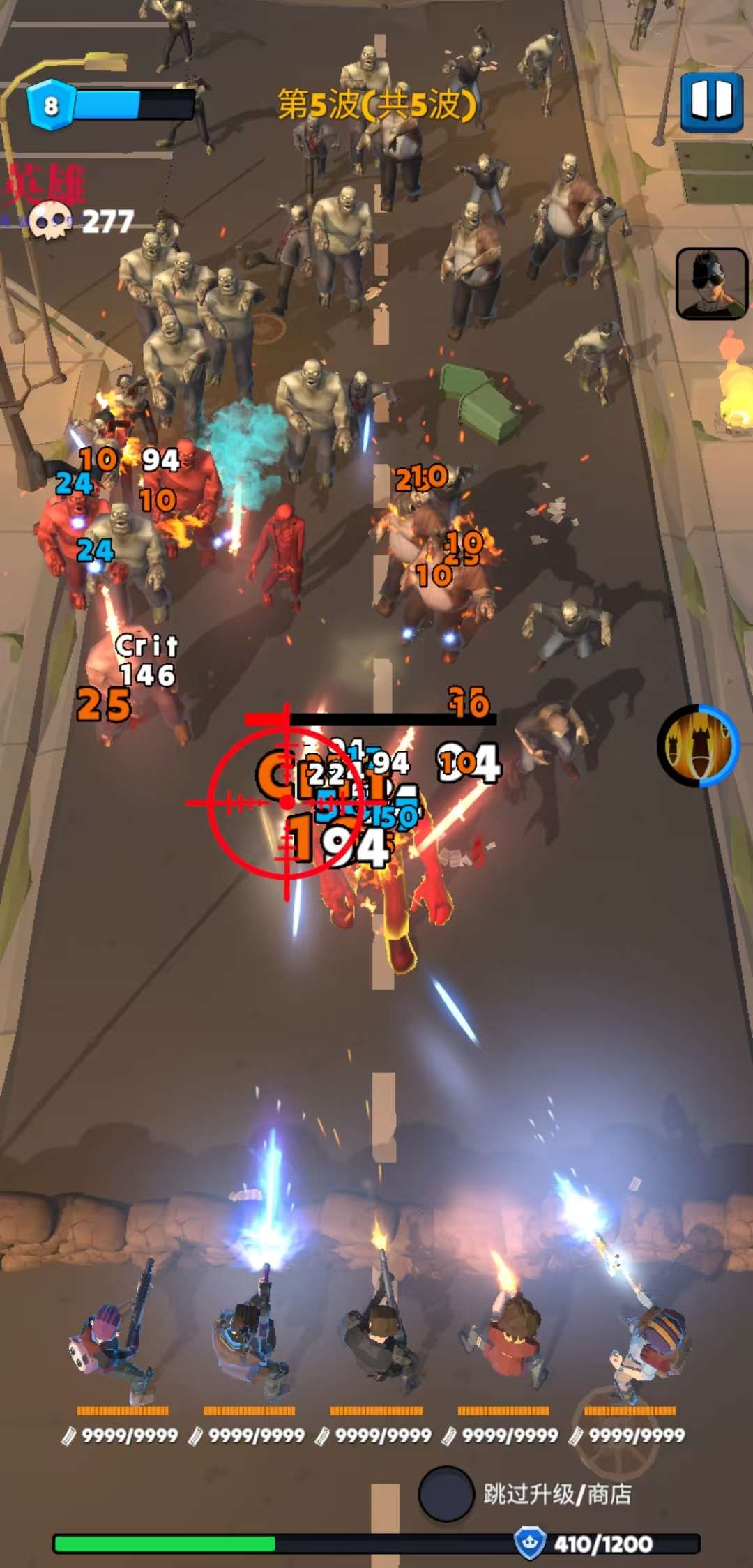Activate the flaming claw skill icon
Viewport: 753px width, 1568px height.
pos(698,746)
